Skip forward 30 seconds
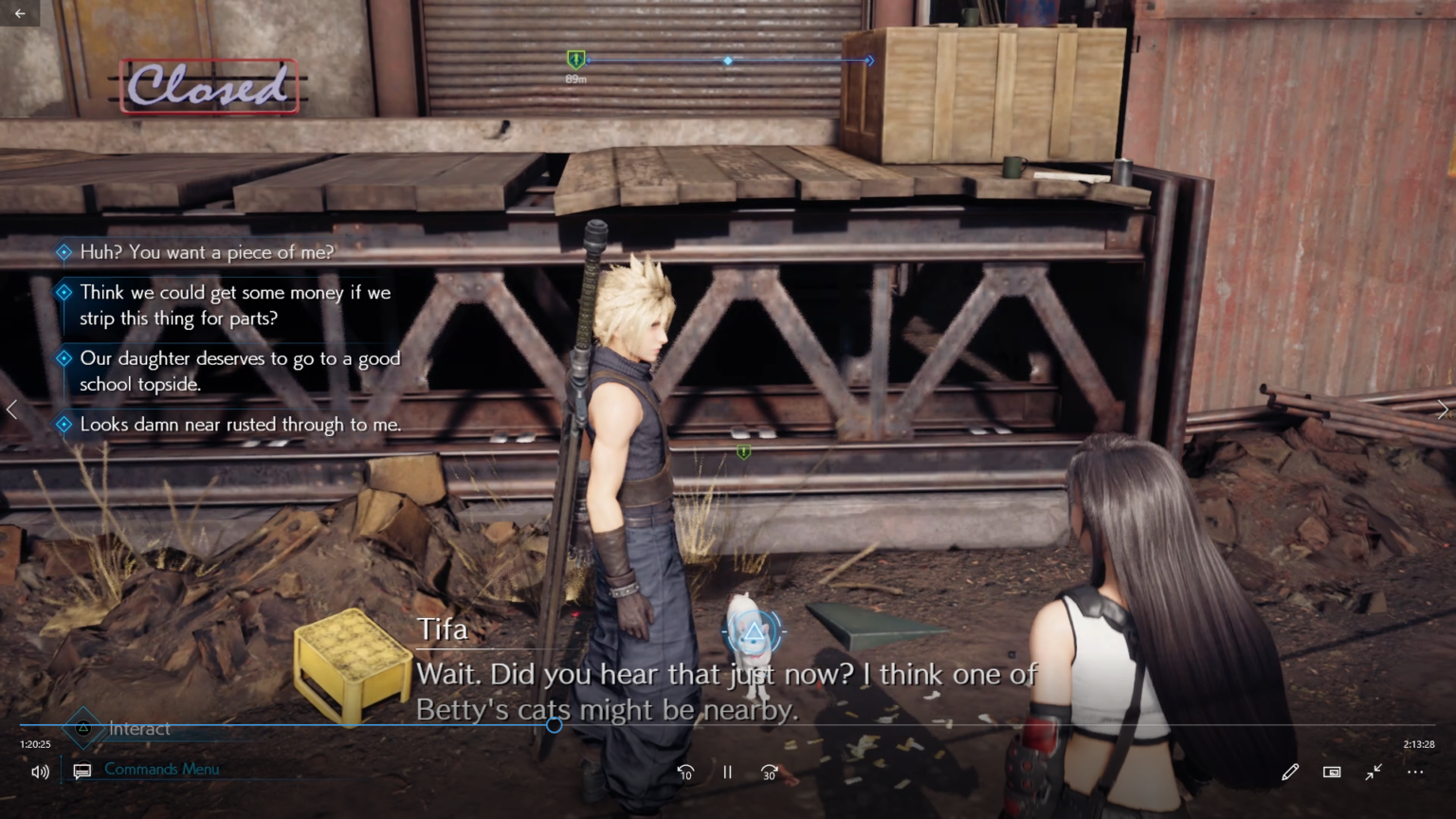 point(768,772)
